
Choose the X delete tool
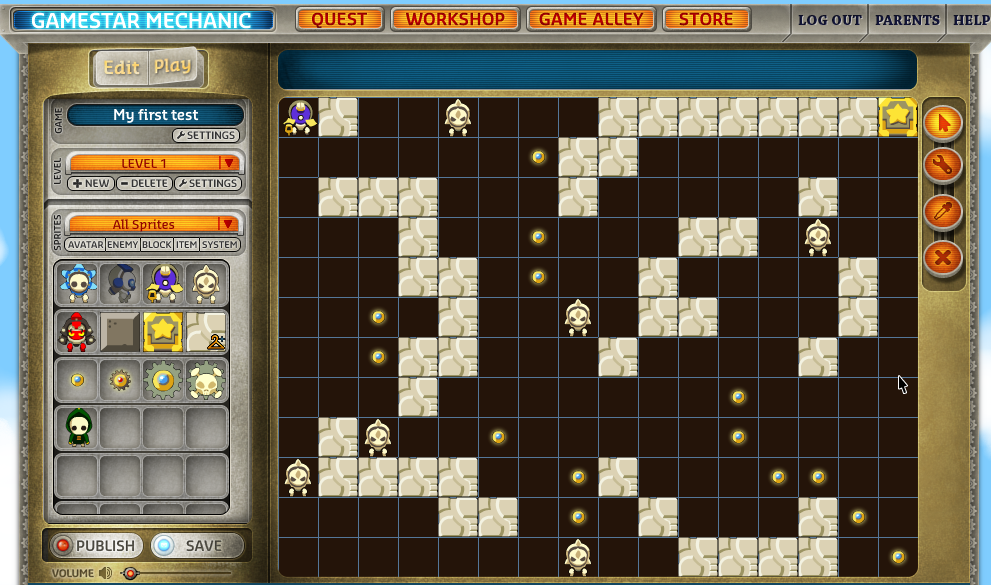(x=942, y=258)
